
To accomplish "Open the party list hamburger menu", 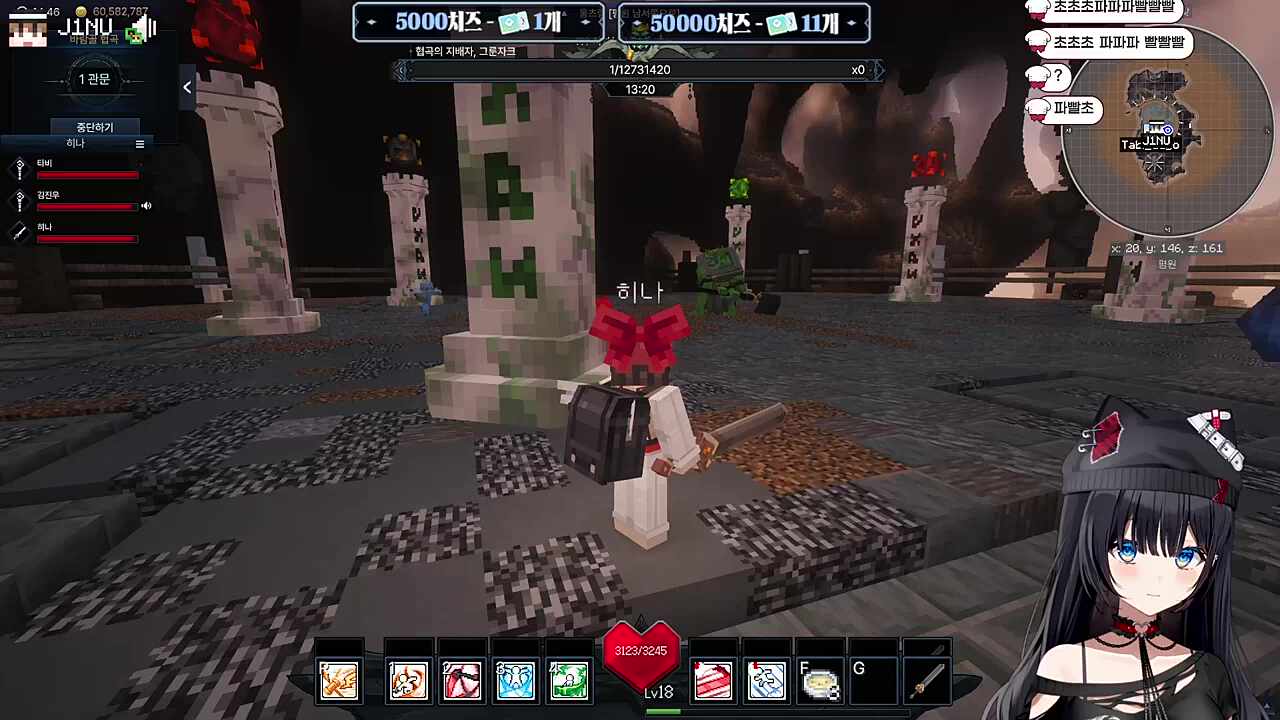I will [140, 144].
